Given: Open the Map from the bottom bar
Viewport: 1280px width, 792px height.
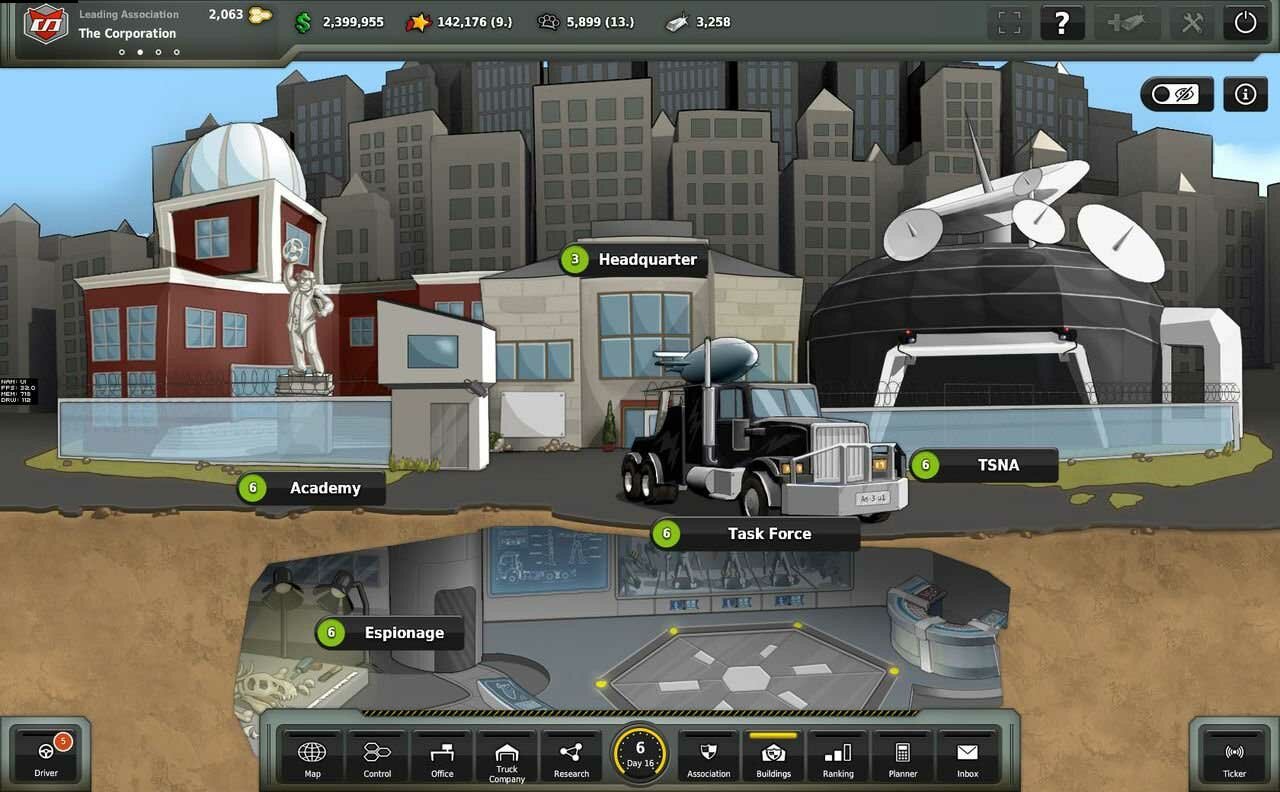Looking at the screenshot, I should [x=312, y=757].
